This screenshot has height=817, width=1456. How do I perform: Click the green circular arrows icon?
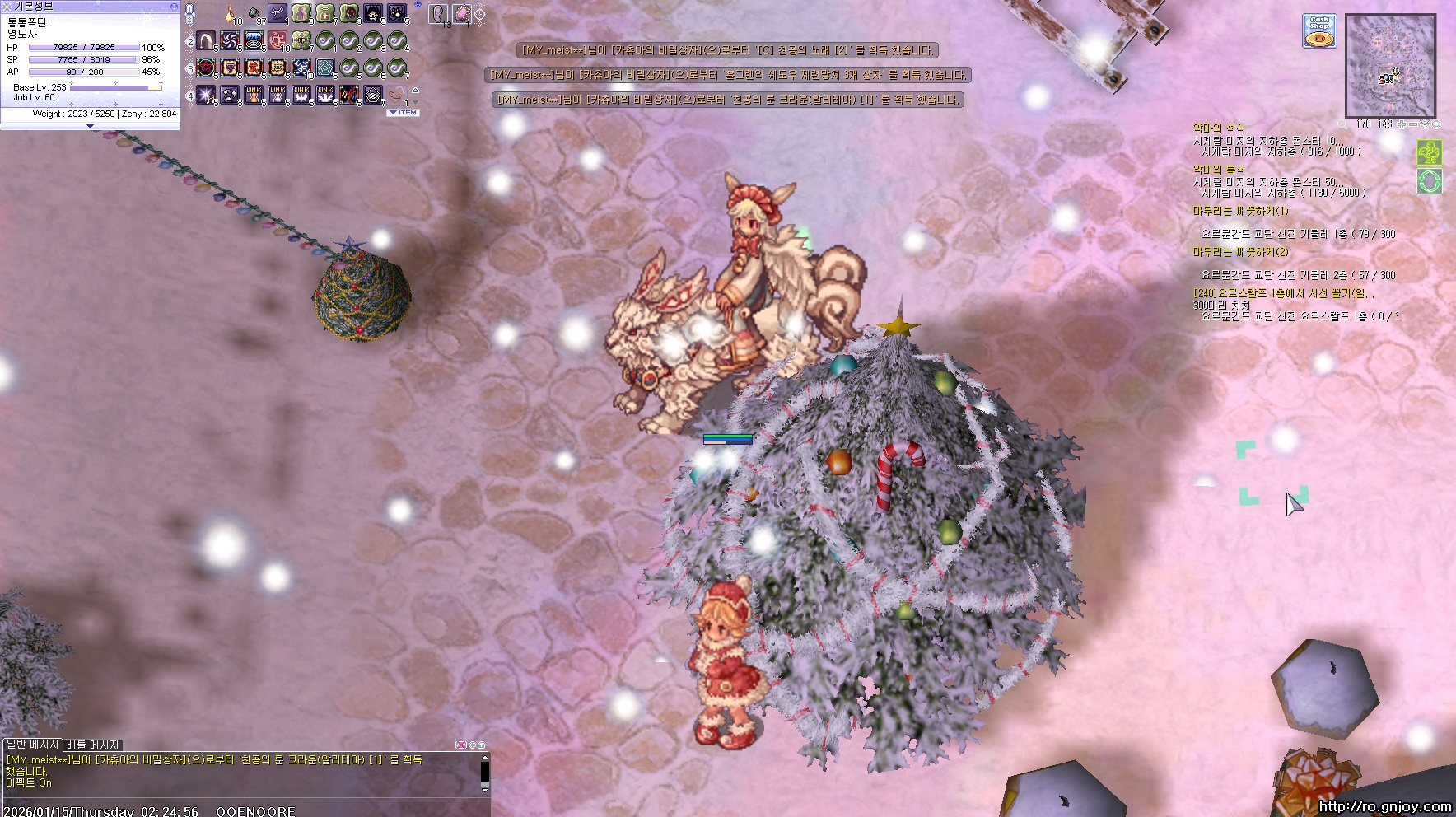1430,181
